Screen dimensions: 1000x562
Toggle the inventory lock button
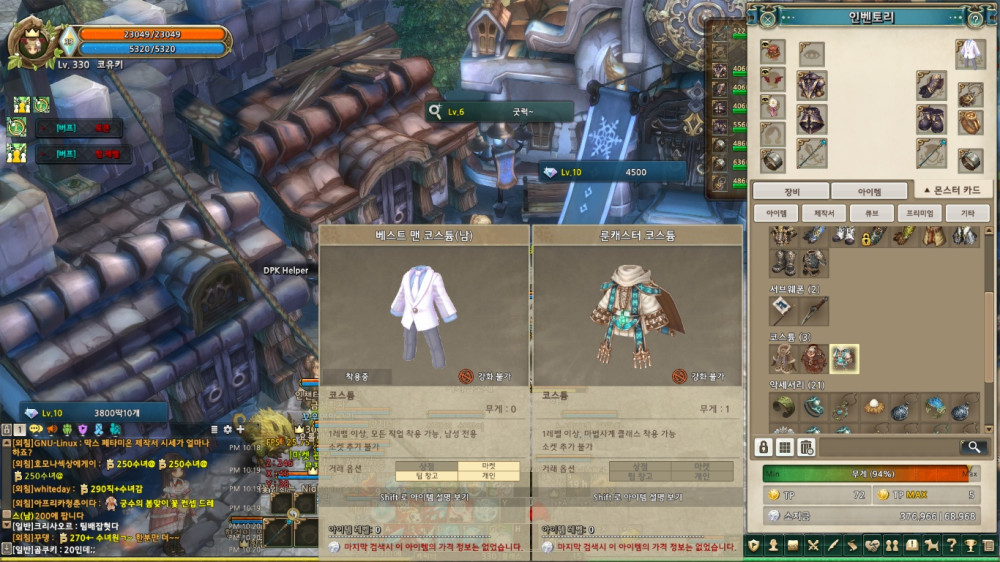(x=763, y=447)
